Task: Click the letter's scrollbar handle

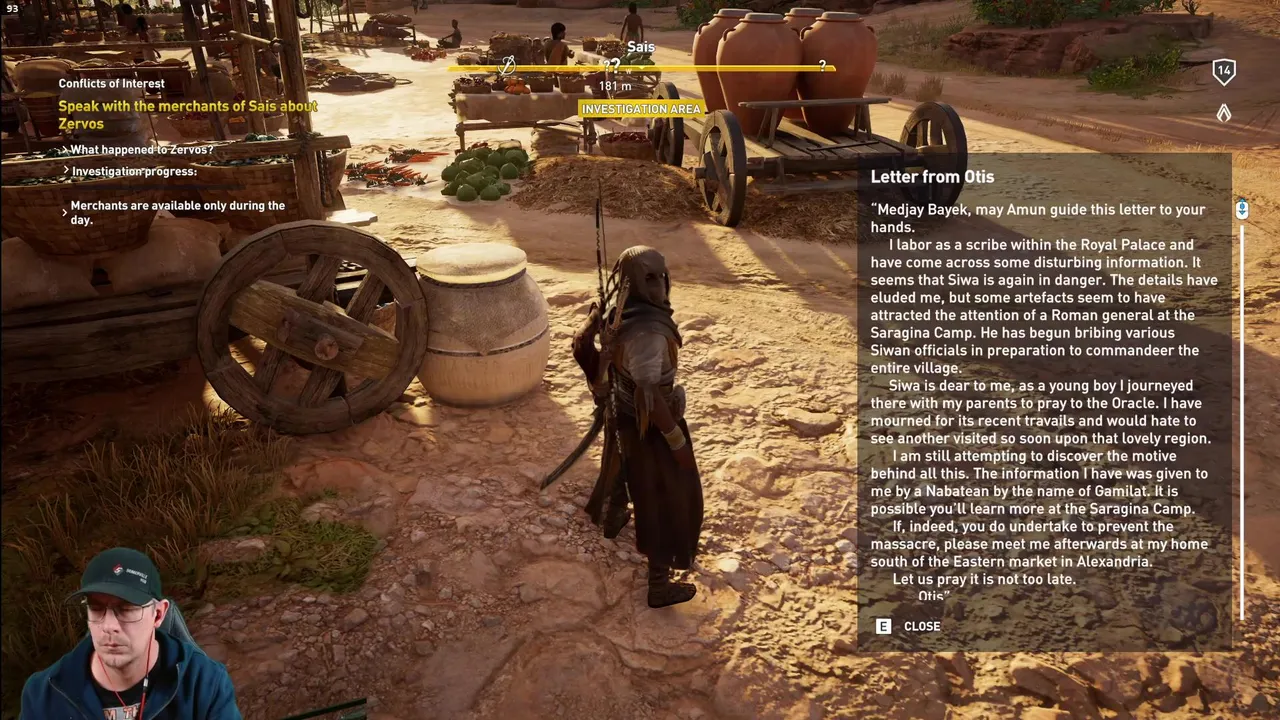Action: (x=1241, y=210)
